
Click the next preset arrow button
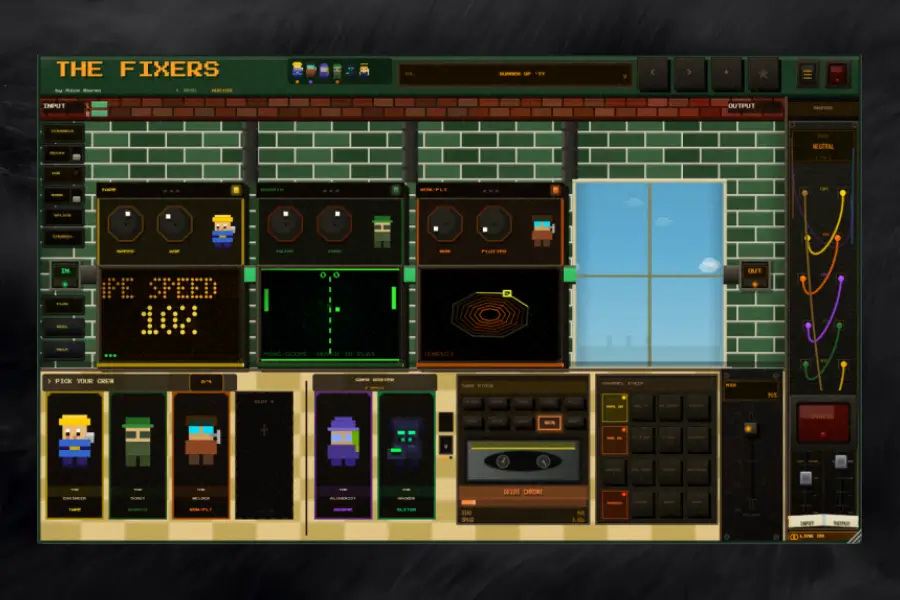pos(689,74)
